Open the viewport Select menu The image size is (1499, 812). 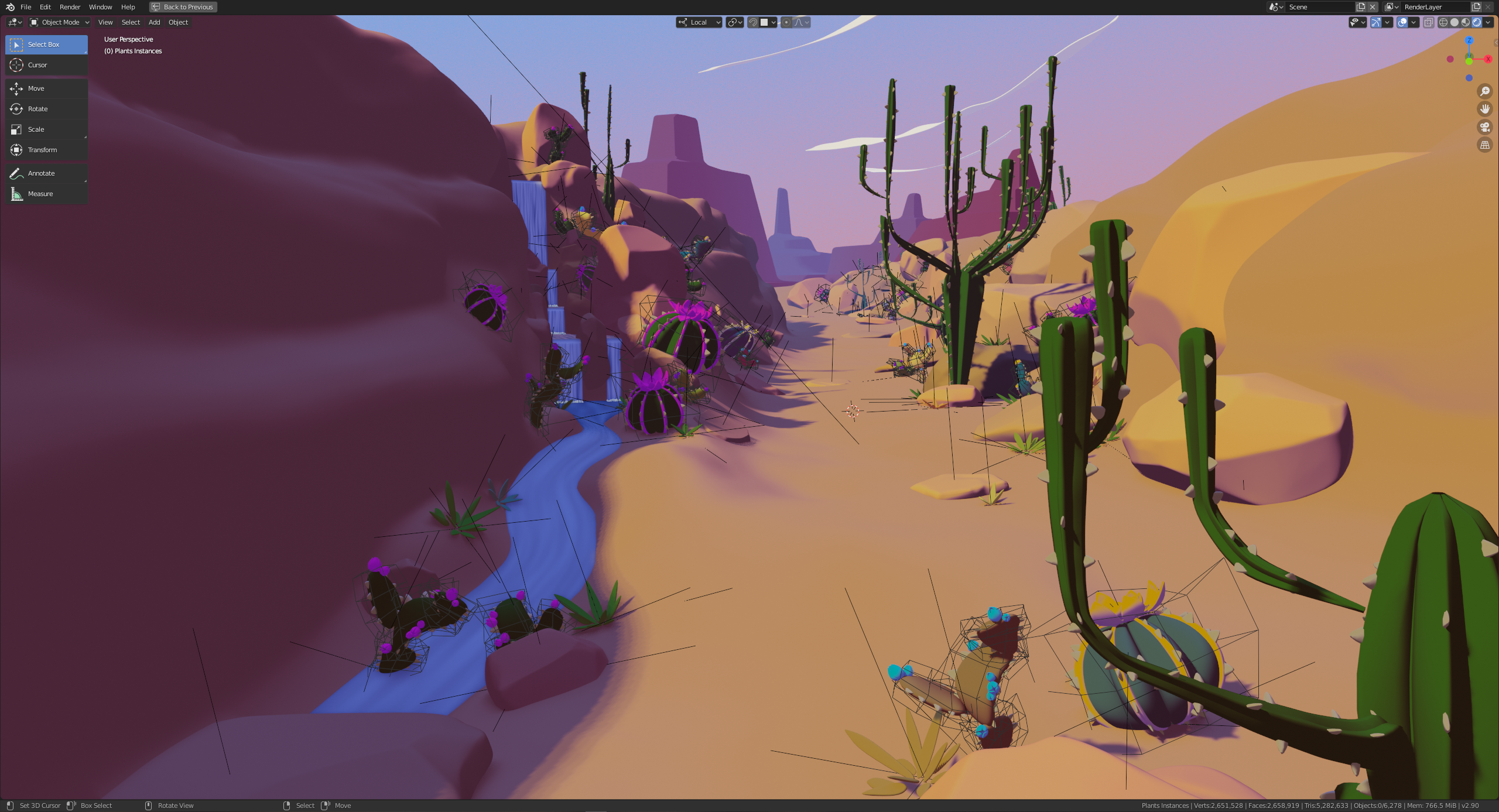point(131,22)
